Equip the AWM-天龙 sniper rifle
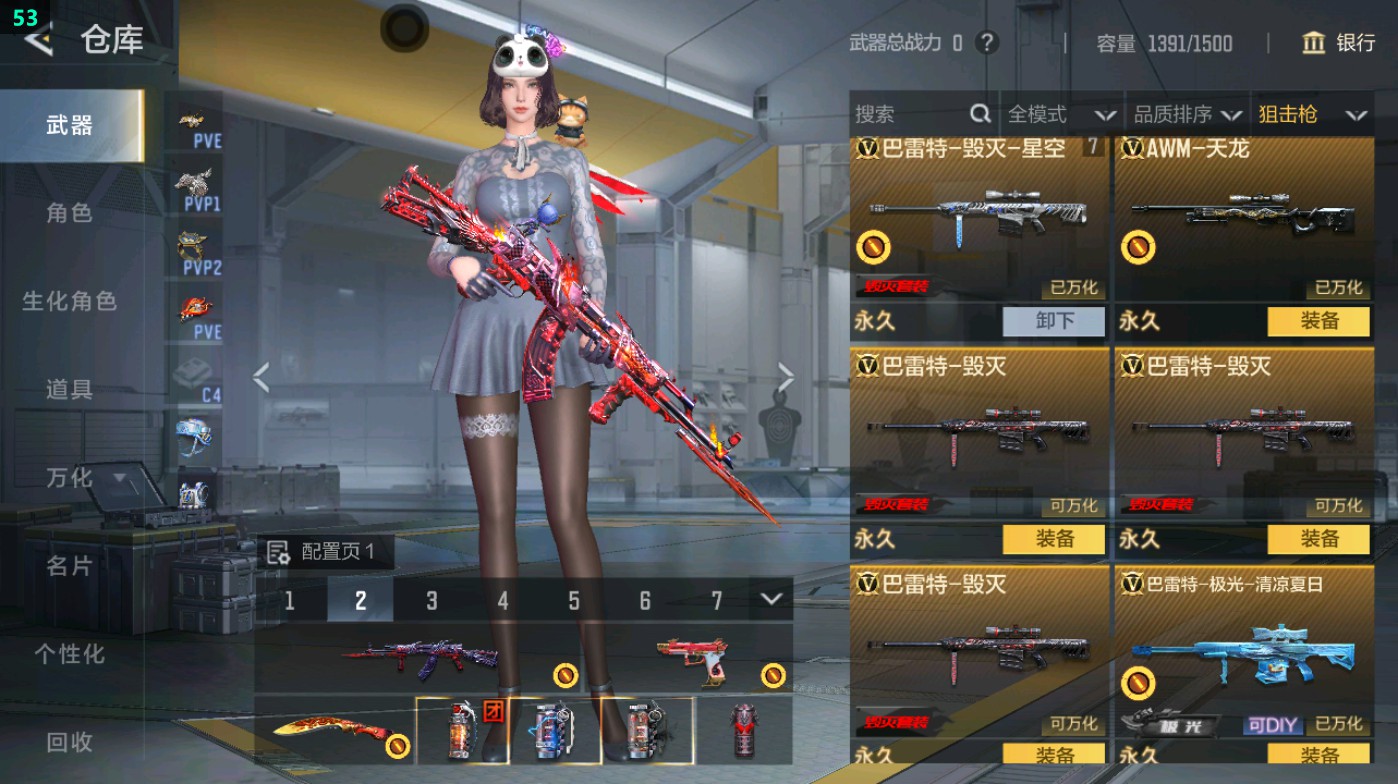The image size is (1398, 784). [1318, 321]
